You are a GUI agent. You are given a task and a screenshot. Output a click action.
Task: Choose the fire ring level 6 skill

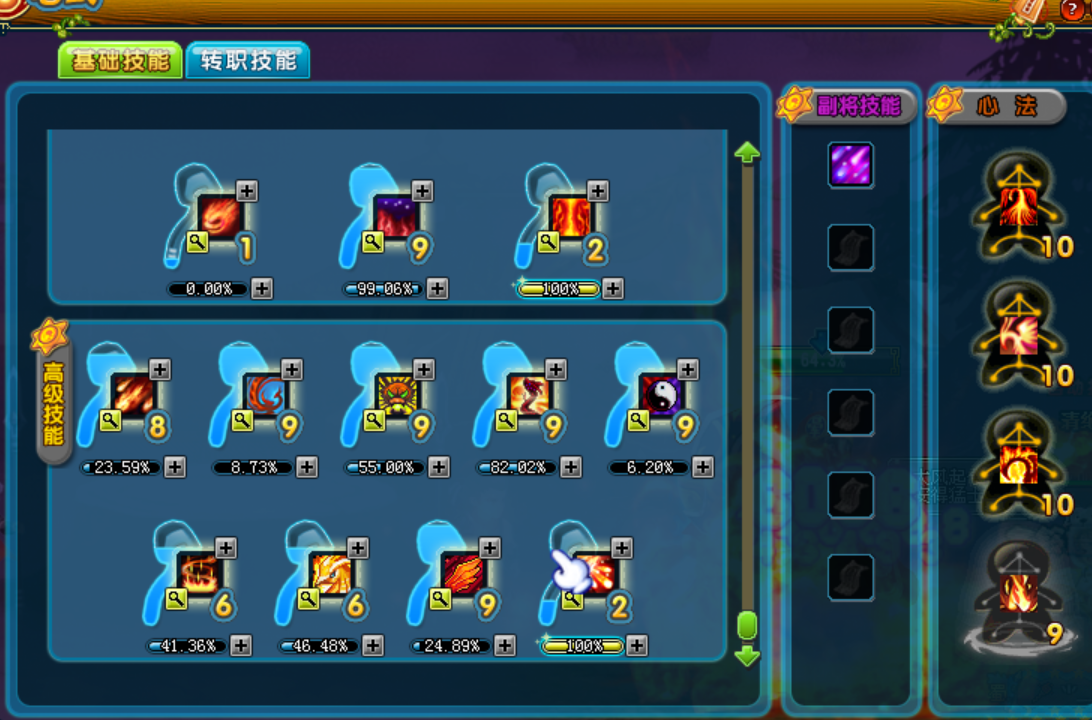tap(198, 573)
